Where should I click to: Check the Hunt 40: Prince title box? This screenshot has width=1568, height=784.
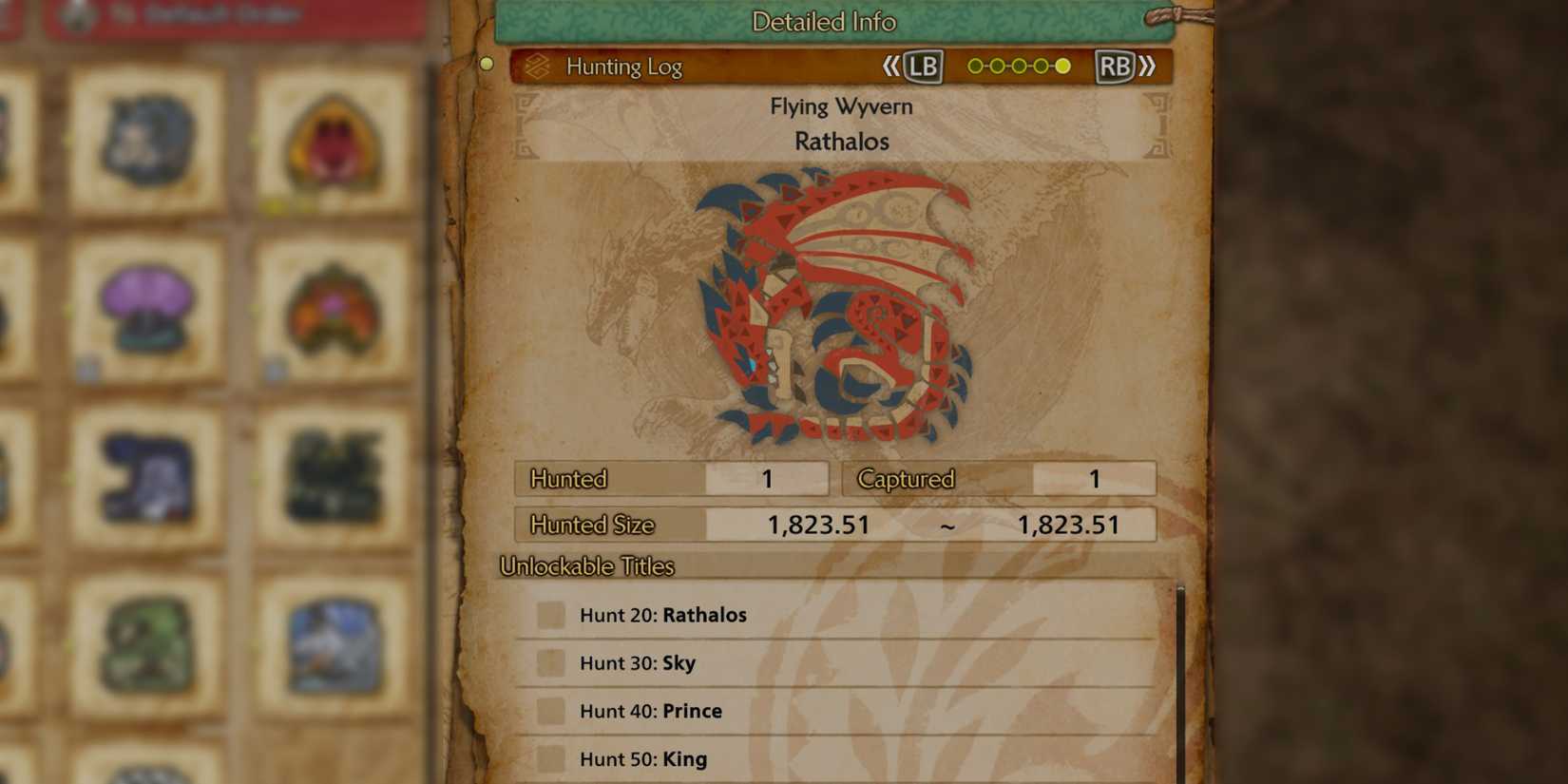pyautogui.click(x=549, y=710)
